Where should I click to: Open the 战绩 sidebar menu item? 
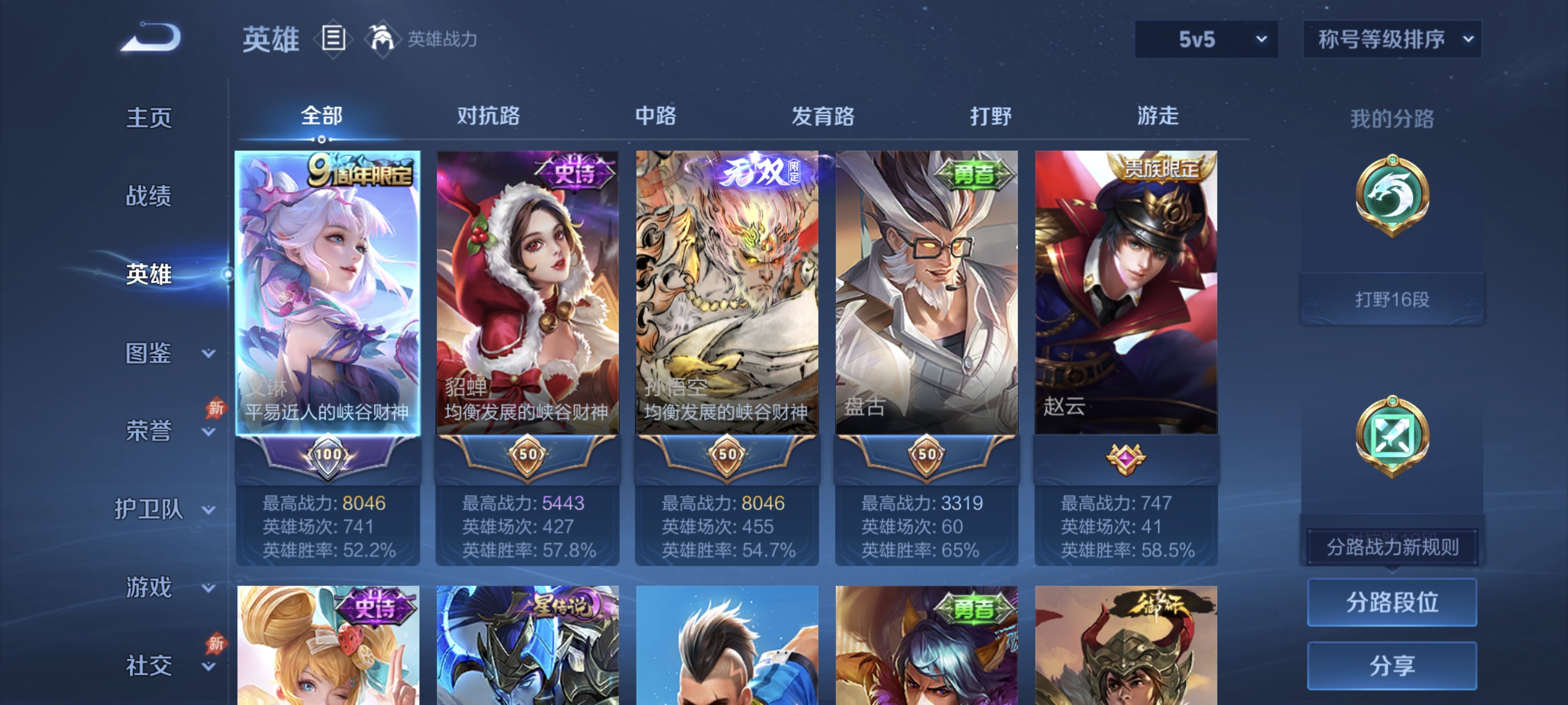pyautogui.click(x=149, y=197)
